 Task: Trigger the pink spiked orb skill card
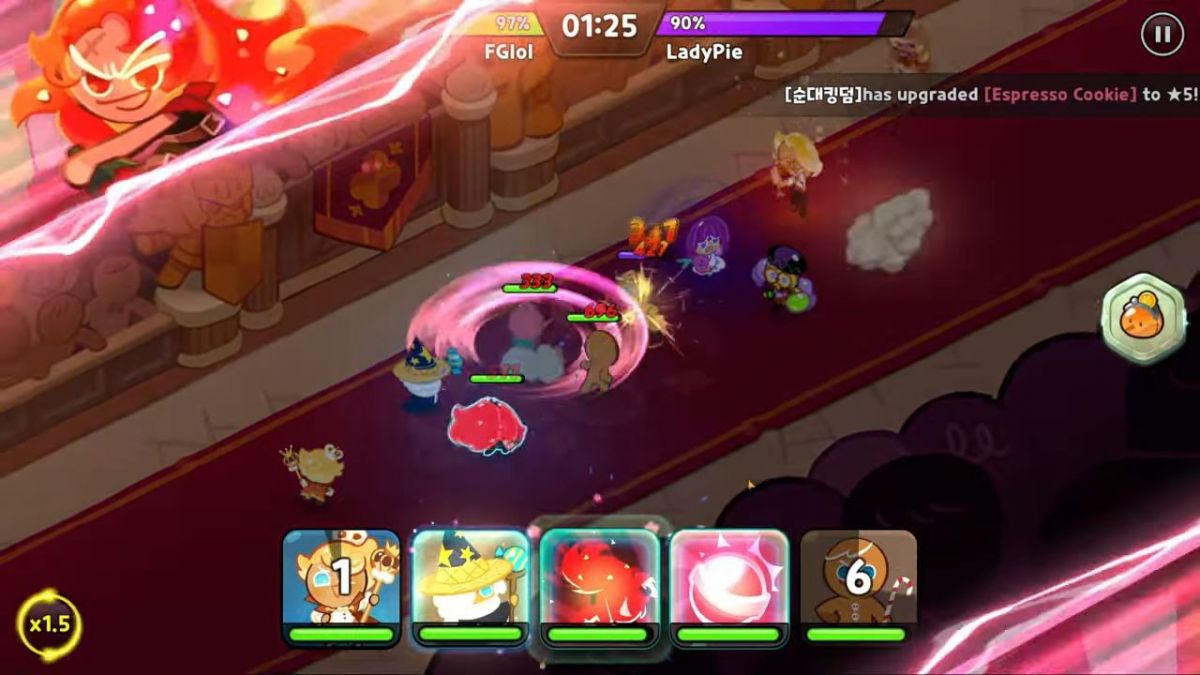click(729, 583)
